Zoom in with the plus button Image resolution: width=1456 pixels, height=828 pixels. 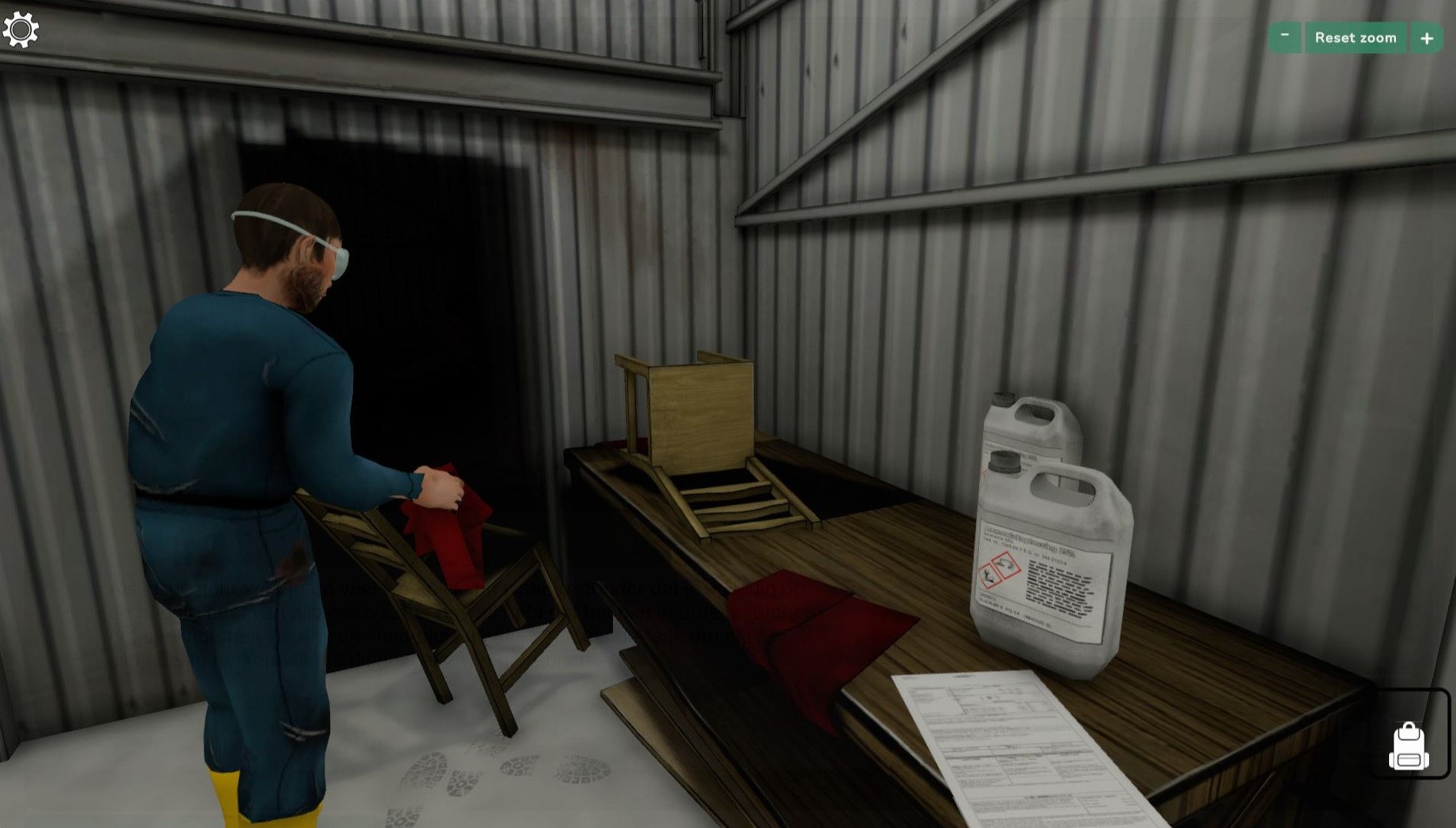pos(1427,38)
